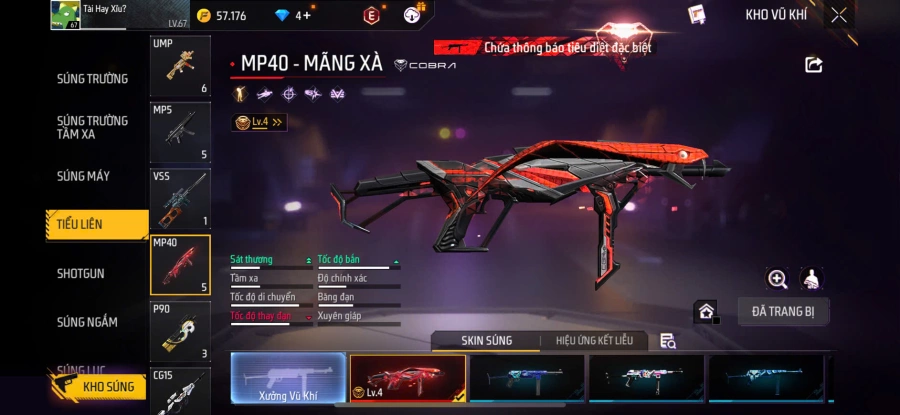Switch to Hiệu Ứng Kết Liễu tab
The height and width of the screenshot is (415, 900).
[594, 341]
